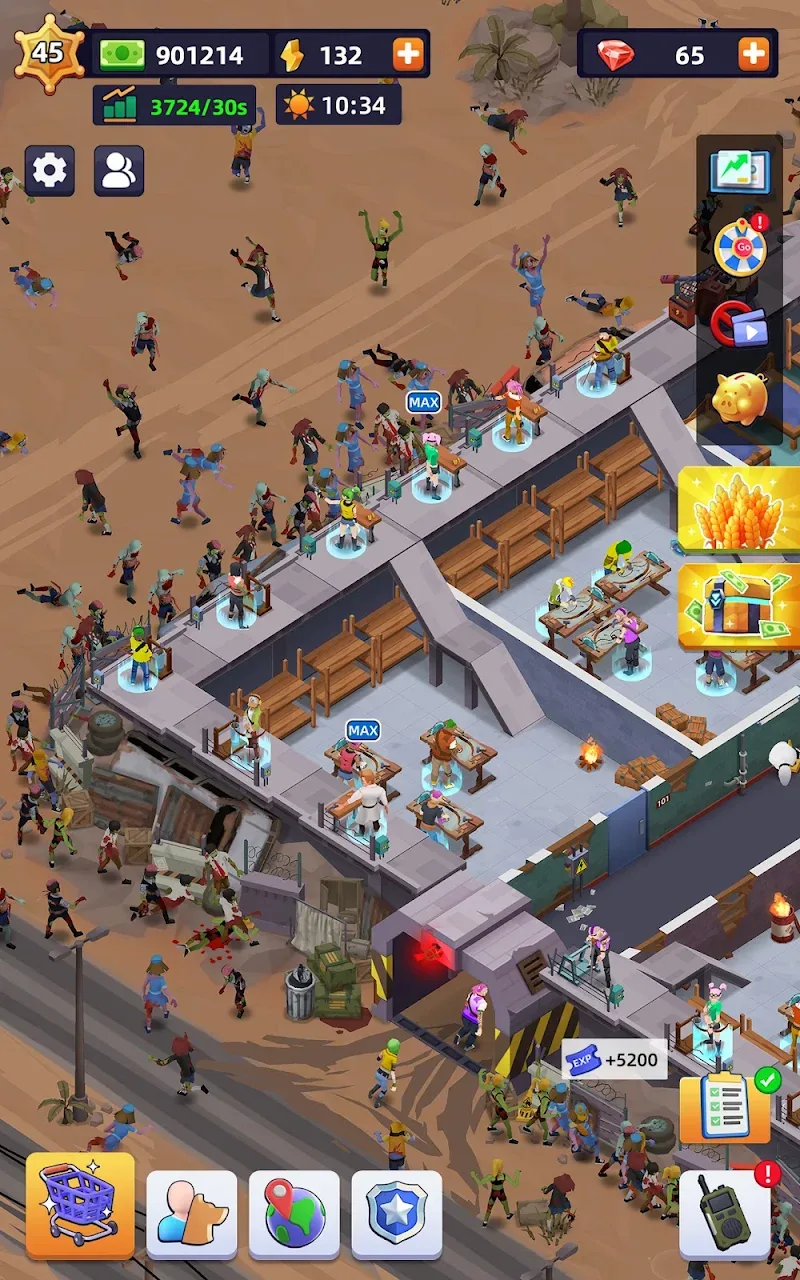Open the walkie-talkie radio
This screenshot has height=1280, width=800.
coord(725,1213)
